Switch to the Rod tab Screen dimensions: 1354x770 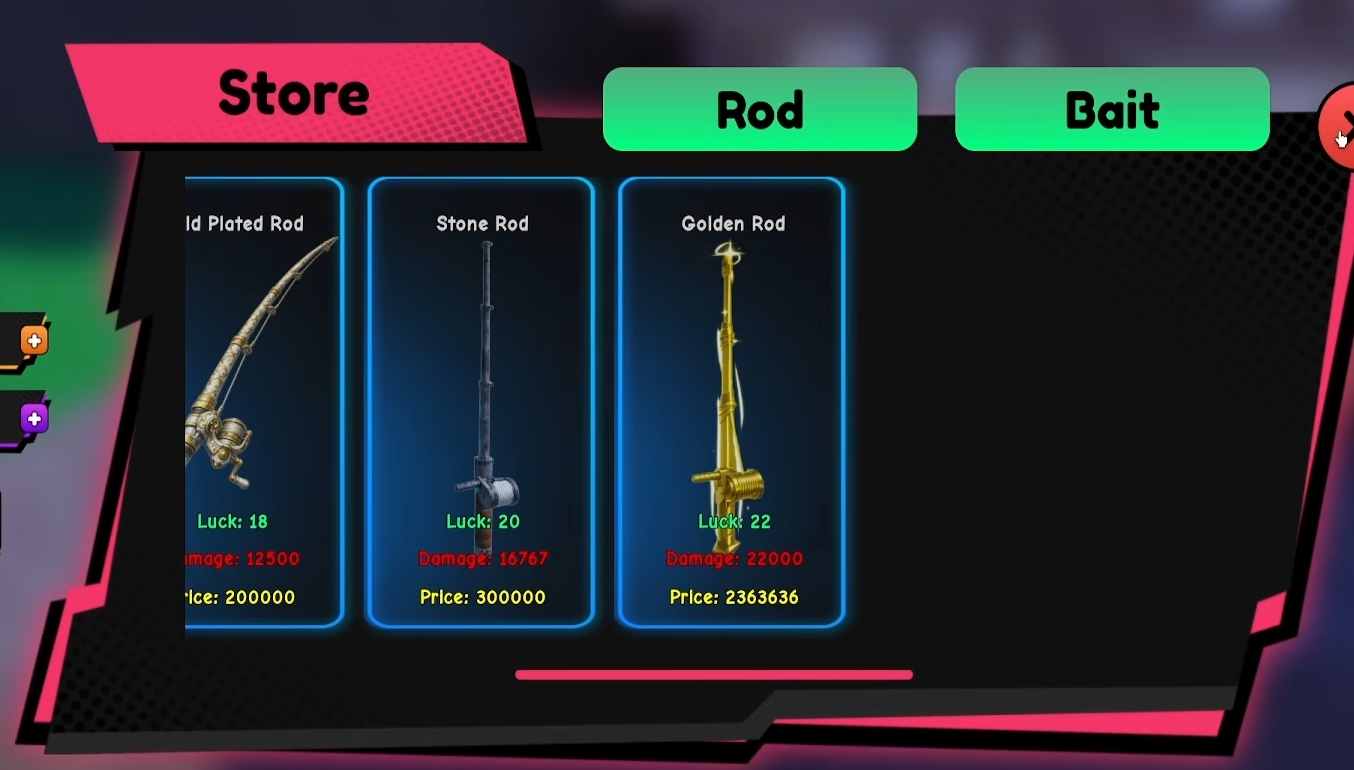[x=759, y=110]
